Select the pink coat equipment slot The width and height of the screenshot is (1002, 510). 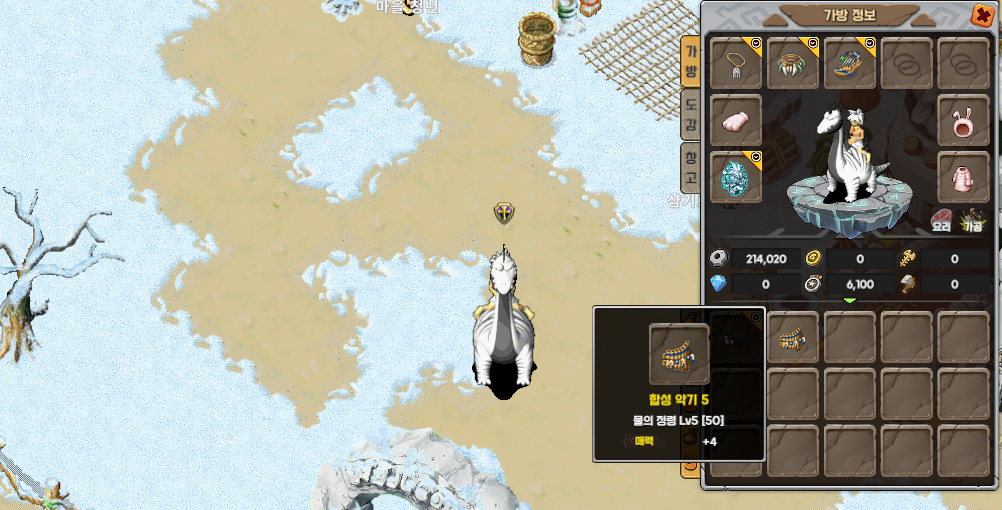coord(963,178)
